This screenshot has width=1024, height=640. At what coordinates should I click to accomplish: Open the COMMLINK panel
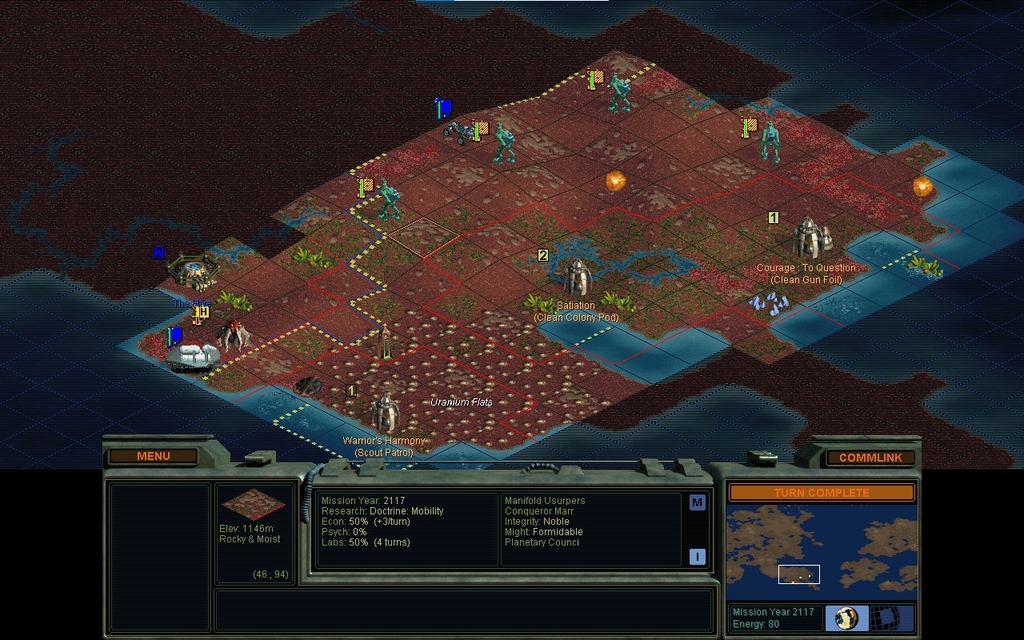[x=870, y=457]
